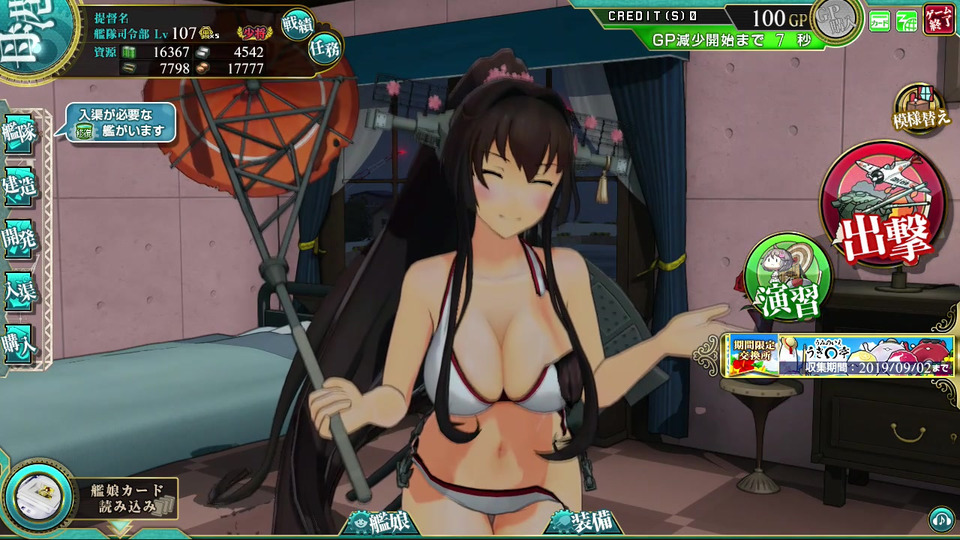End the game with ゲーム終了
The width and height of the screenshot is (960, 540).
pos(939,18)
